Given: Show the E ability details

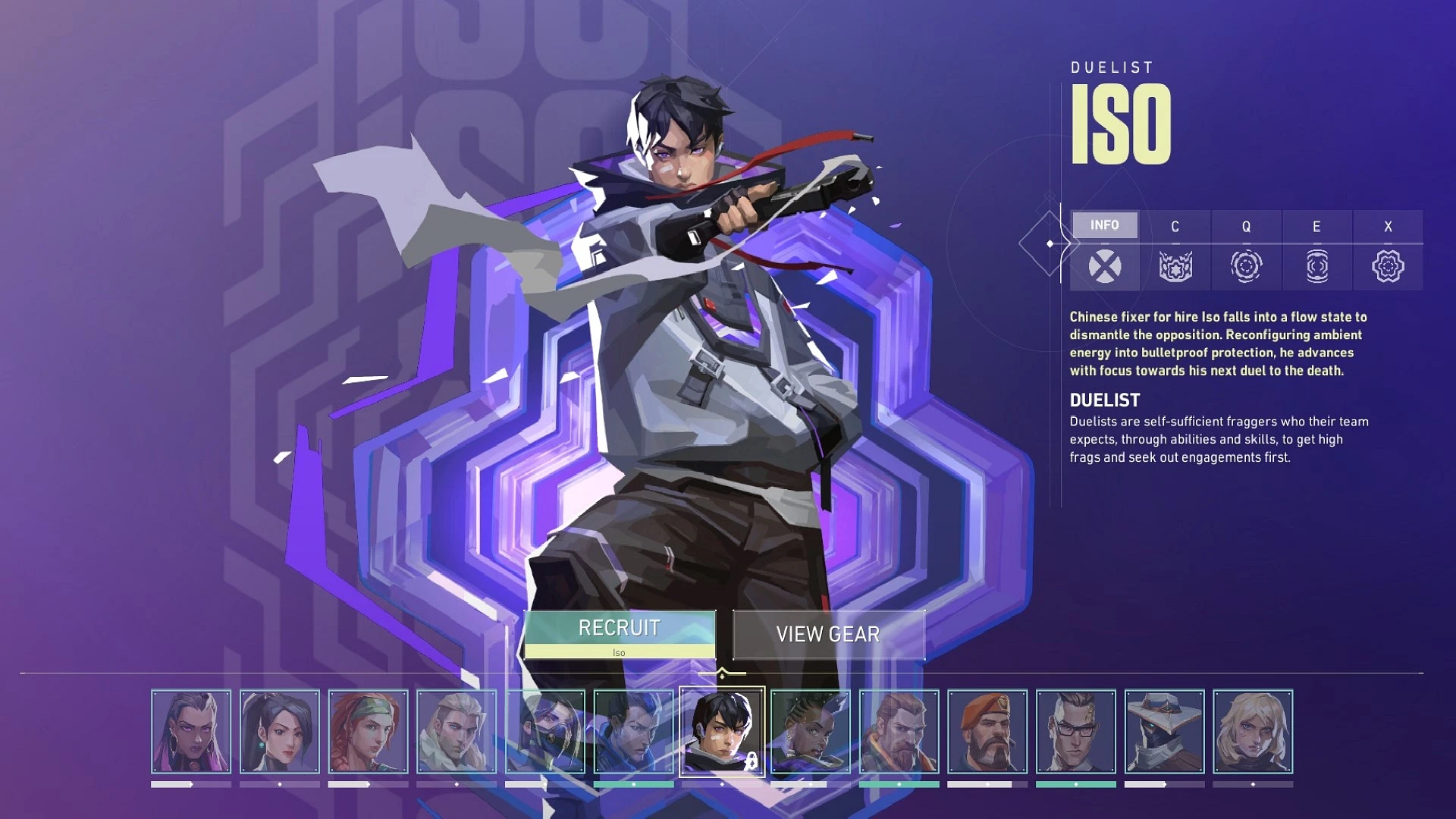Looking at the screenshot, I should (1316, 250).
